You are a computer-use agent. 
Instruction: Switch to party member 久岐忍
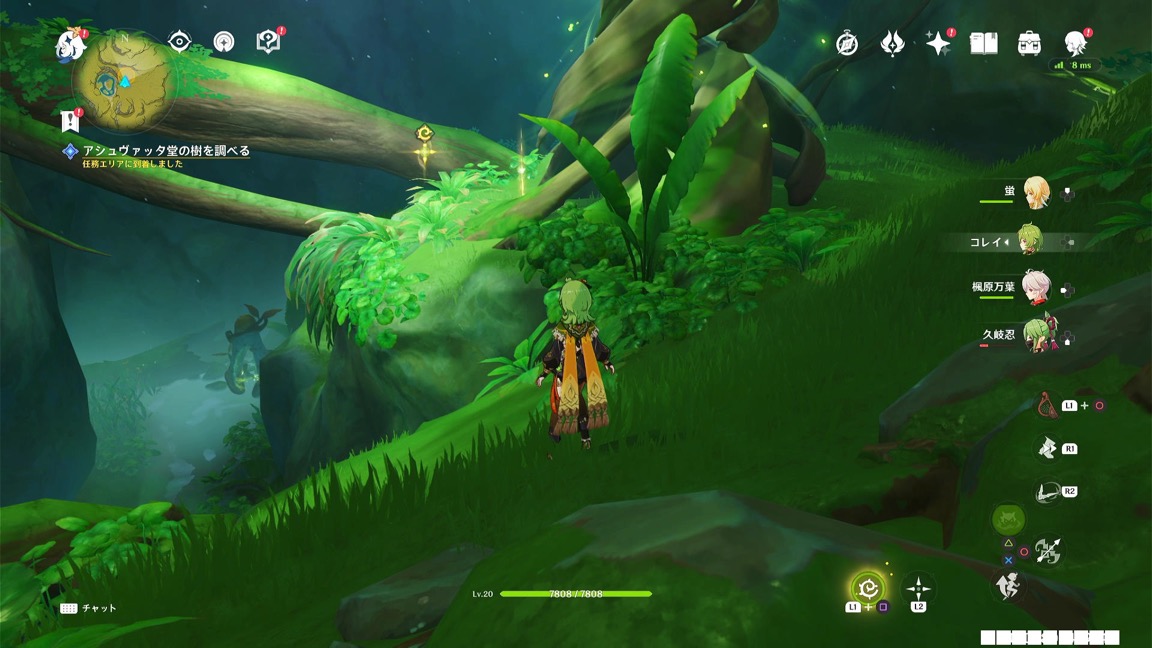coord(1034,336)
